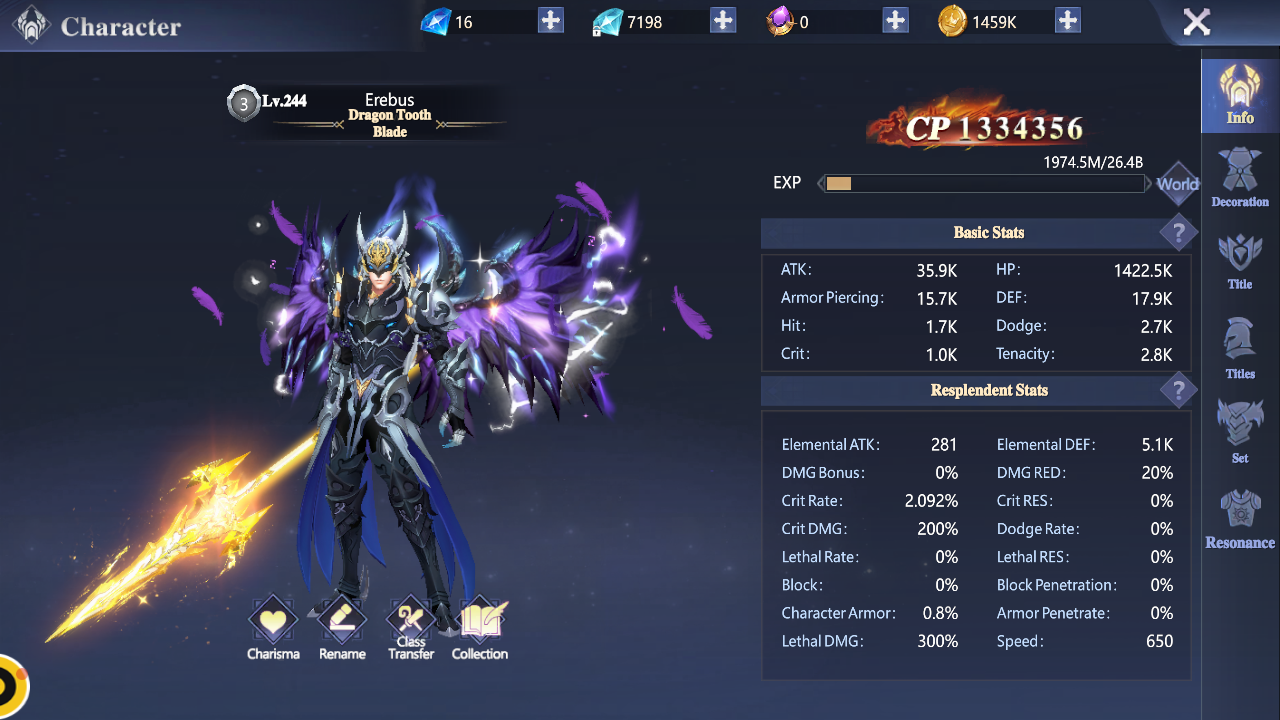Open the yellow round overlay icon
The height and width of the screenshot is (720, 1280).
[x=10, y=687]
